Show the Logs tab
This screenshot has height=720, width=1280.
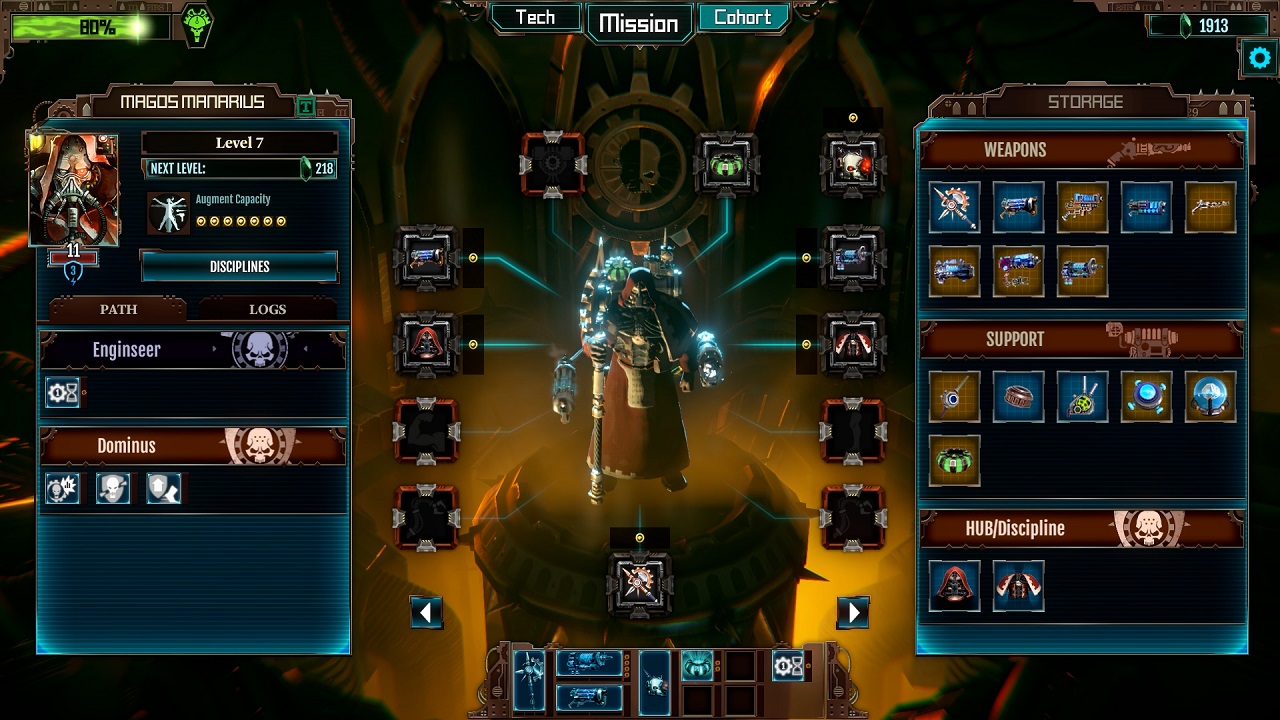(x=267, y=309)
